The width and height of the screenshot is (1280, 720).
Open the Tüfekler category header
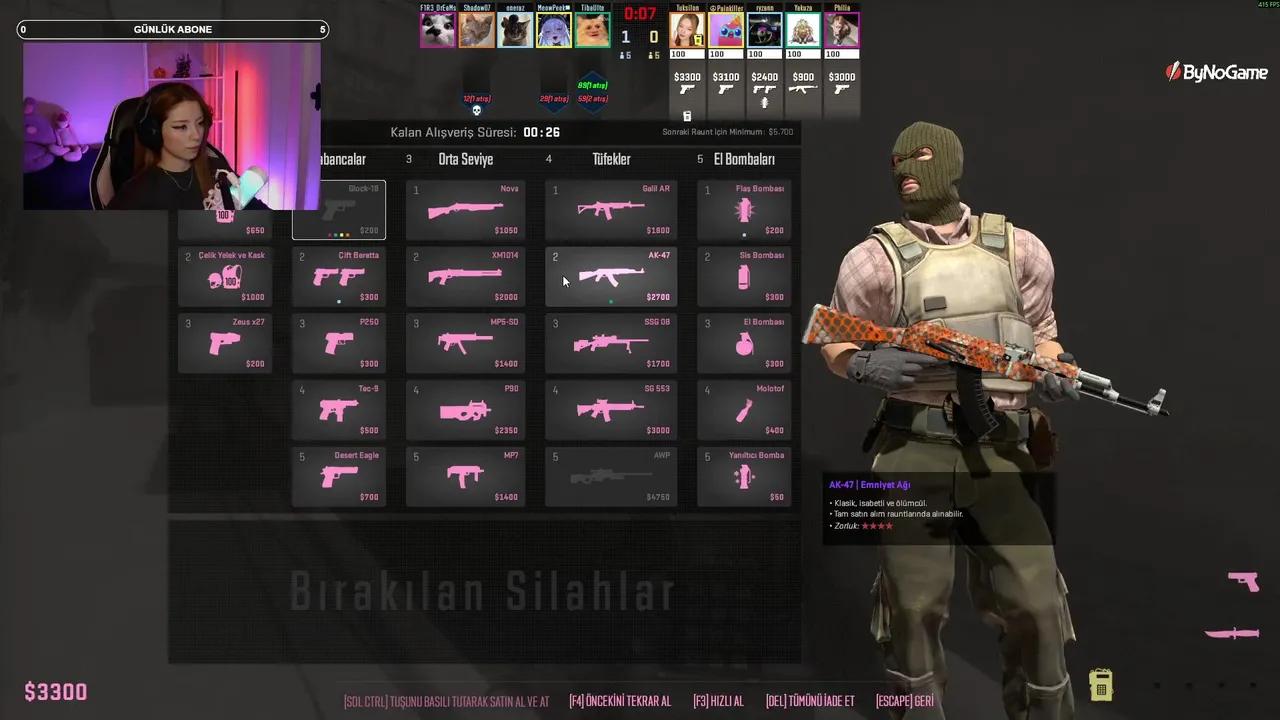pyautogui.click(x=611, y=159)
